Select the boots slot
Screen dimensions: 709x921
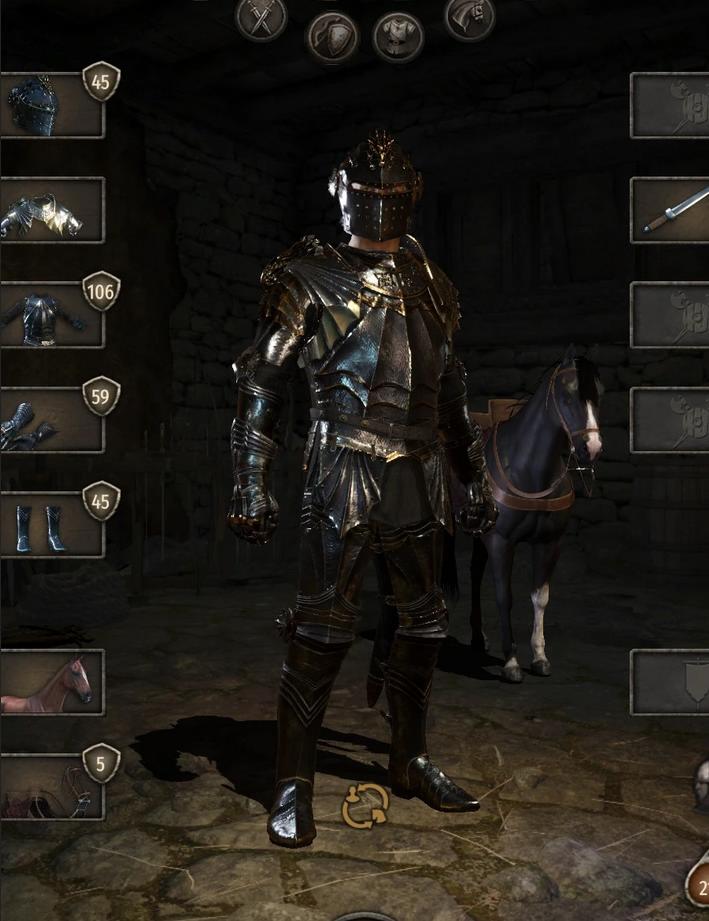click(50, 525)
